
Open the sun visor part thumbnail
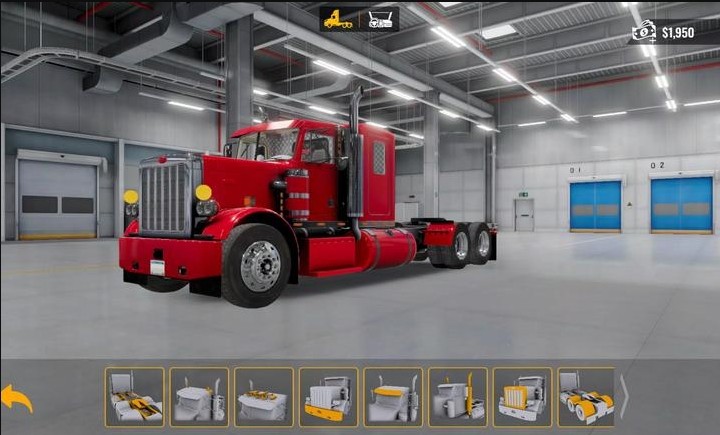[x=393, y=397]
